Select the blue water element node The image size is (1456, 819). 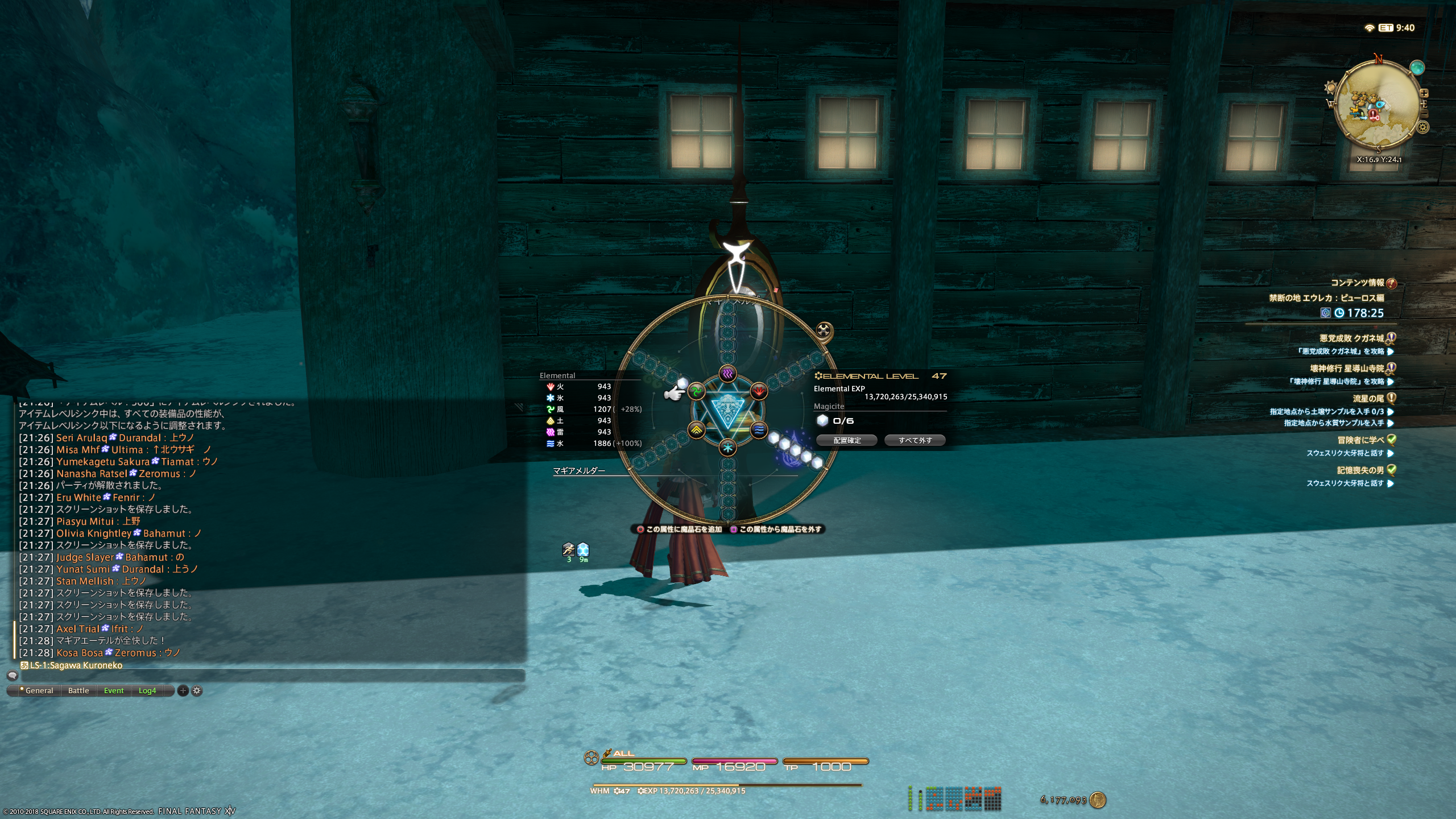pos(759,430)
